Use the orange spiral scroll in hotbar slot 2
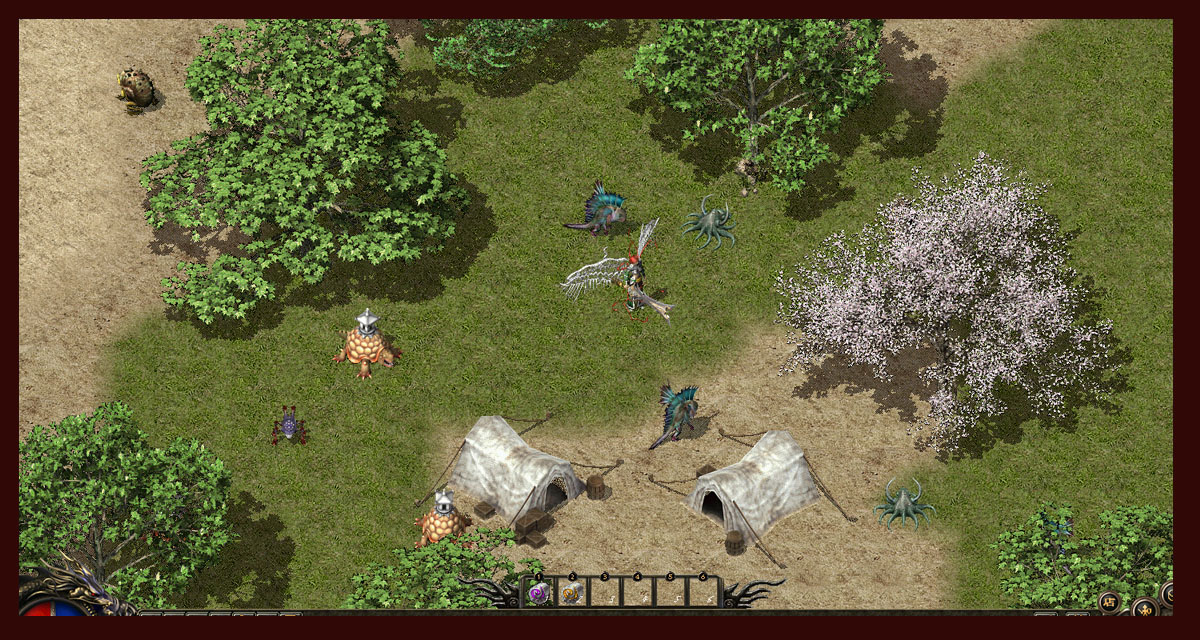Viewport: 1200px width, 640px height. pos(572,593)
